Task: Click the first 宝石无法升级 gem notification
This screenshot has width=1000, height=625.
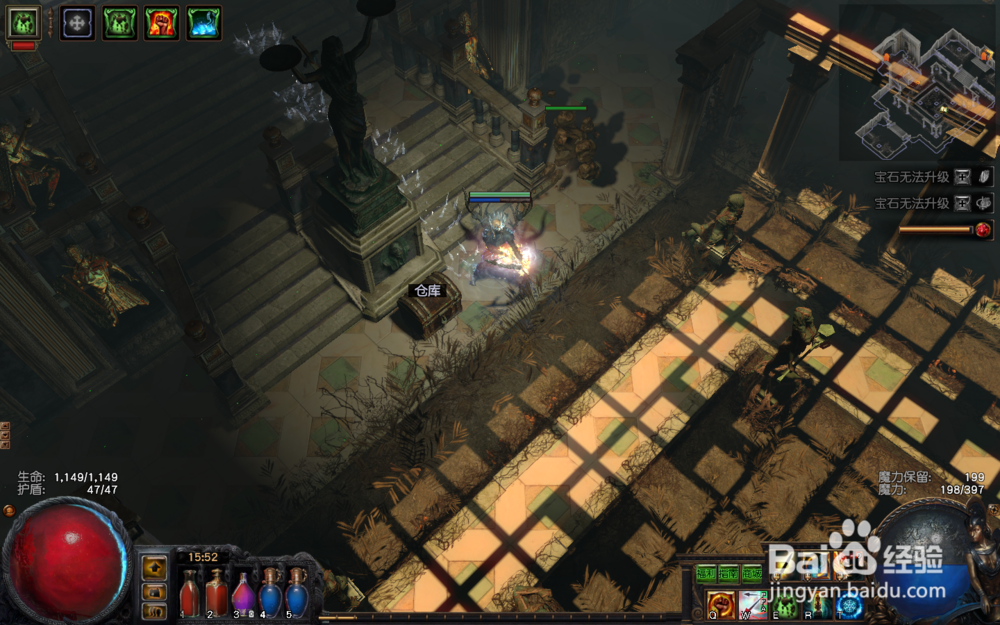Action: (x=910, y=176)
